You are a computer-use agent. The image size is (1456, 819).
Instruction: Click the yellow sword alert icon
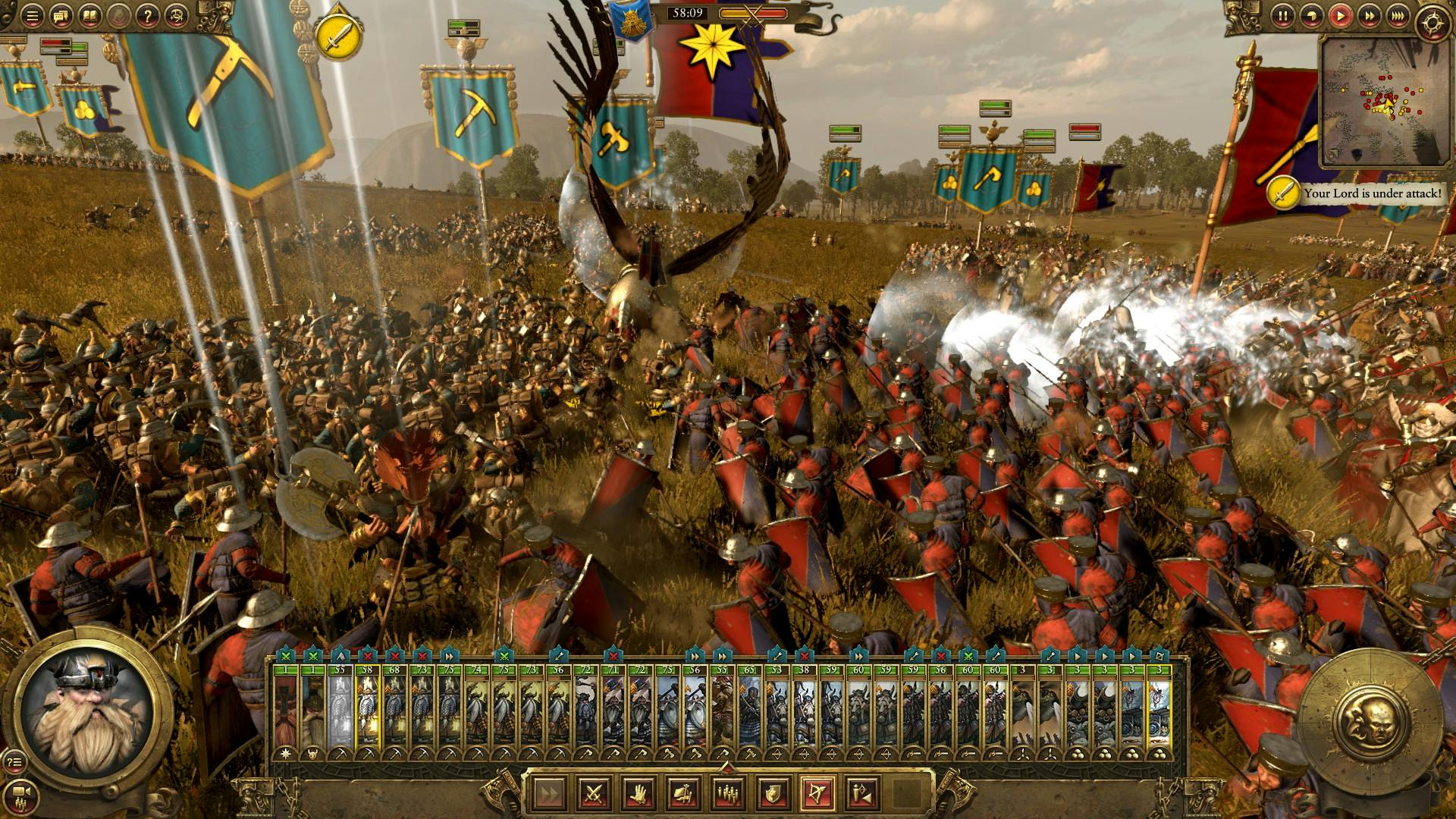coord(334,36)
